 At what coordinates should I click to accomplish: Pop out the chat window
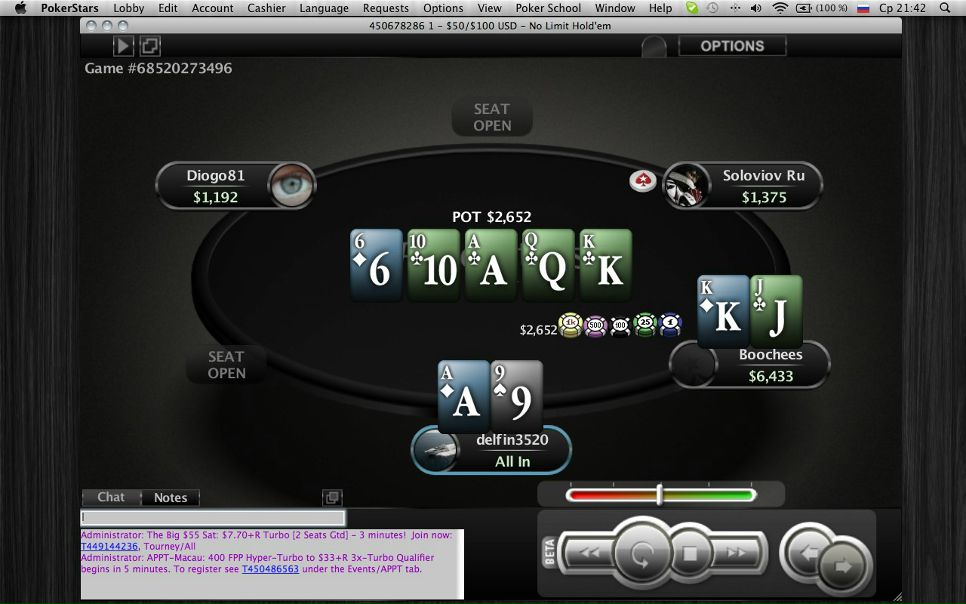click(x=332, y=498)
